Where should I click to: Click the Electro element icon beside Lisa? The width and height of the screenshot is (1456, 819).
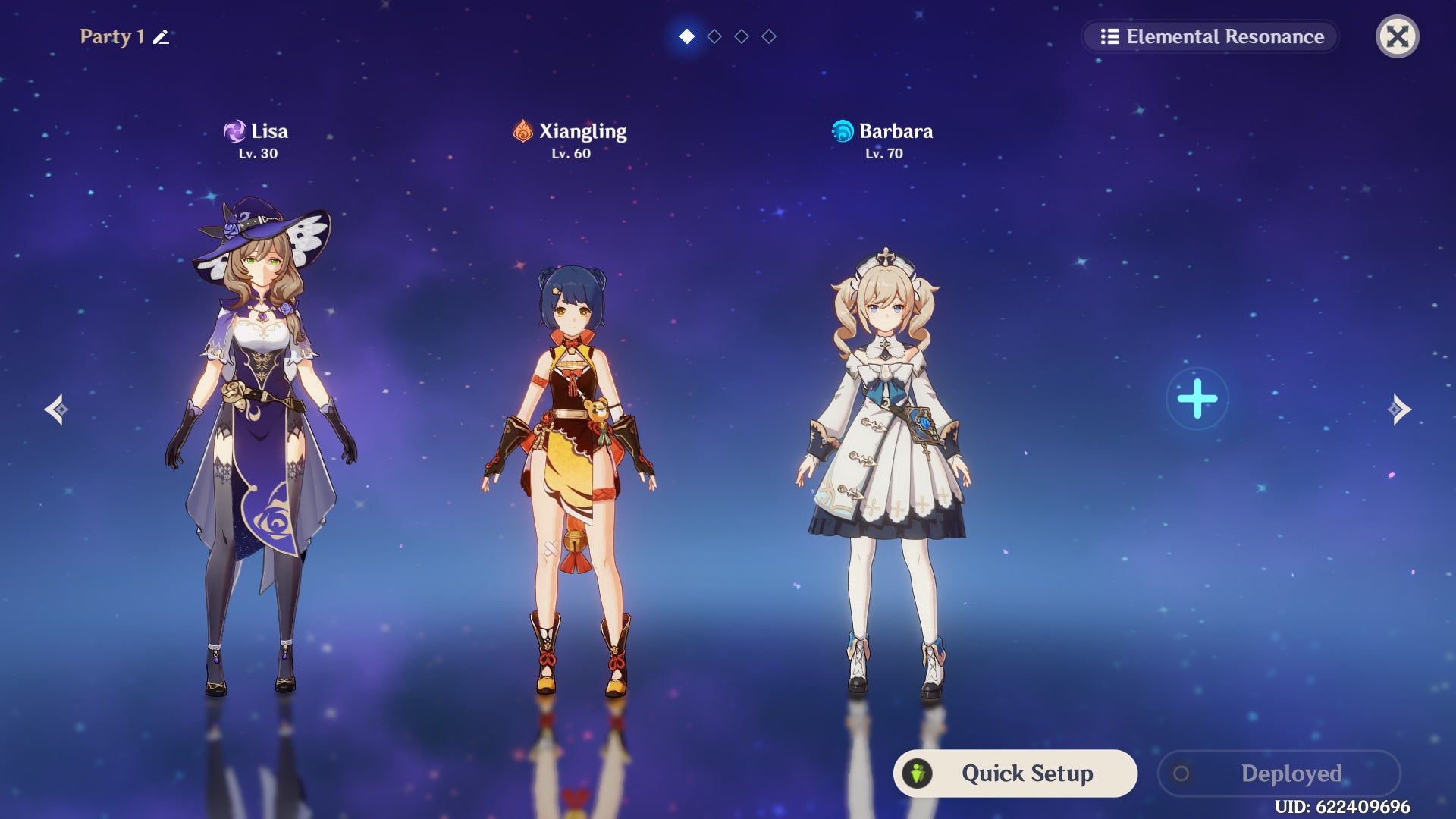235,130
